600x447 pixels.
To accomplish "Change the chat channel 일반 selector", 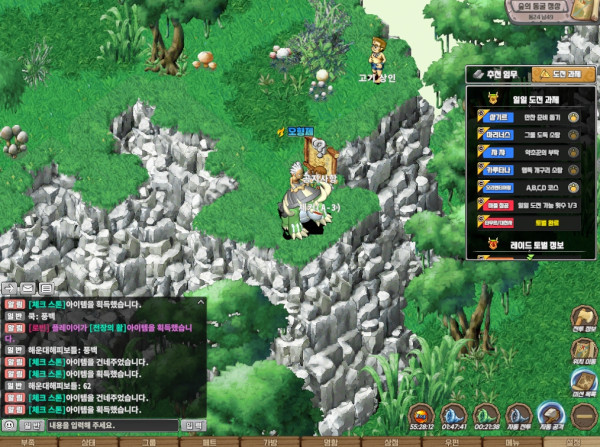I will click(31, 426).
